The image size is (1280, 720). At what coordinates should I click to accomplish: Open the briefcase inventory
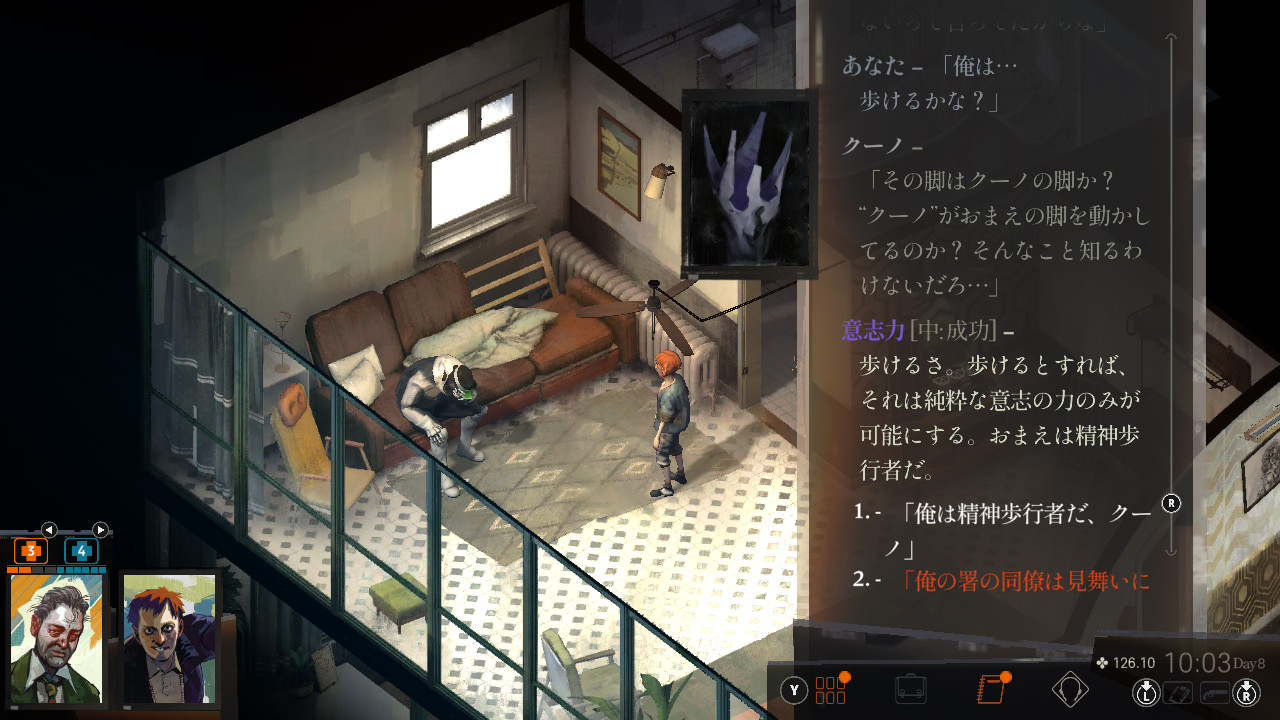tap(910, 689)
